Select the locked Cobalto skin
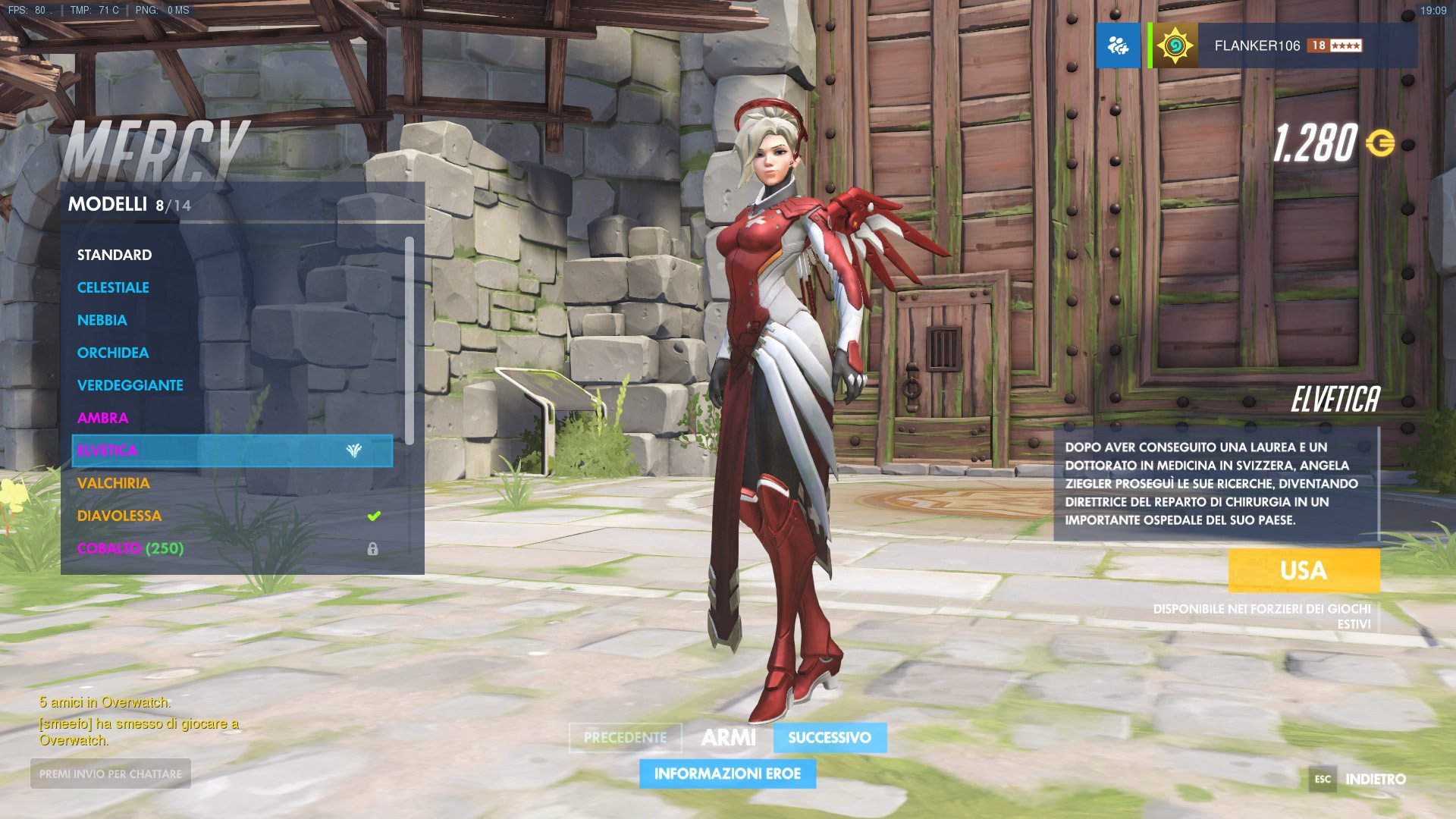1456x819 pixels. click(130, 548)
